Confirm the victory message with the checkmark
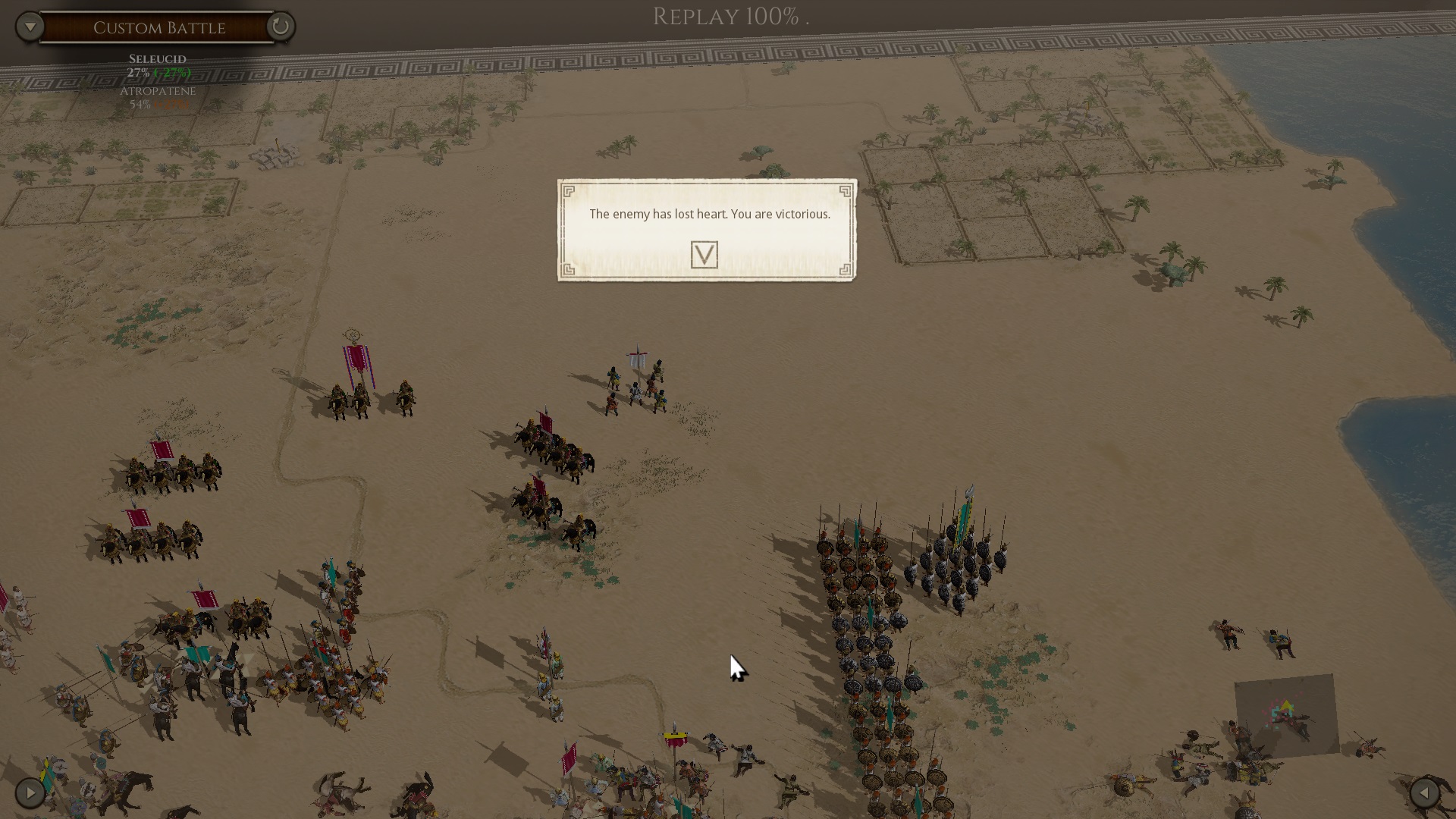 (704, 255)
